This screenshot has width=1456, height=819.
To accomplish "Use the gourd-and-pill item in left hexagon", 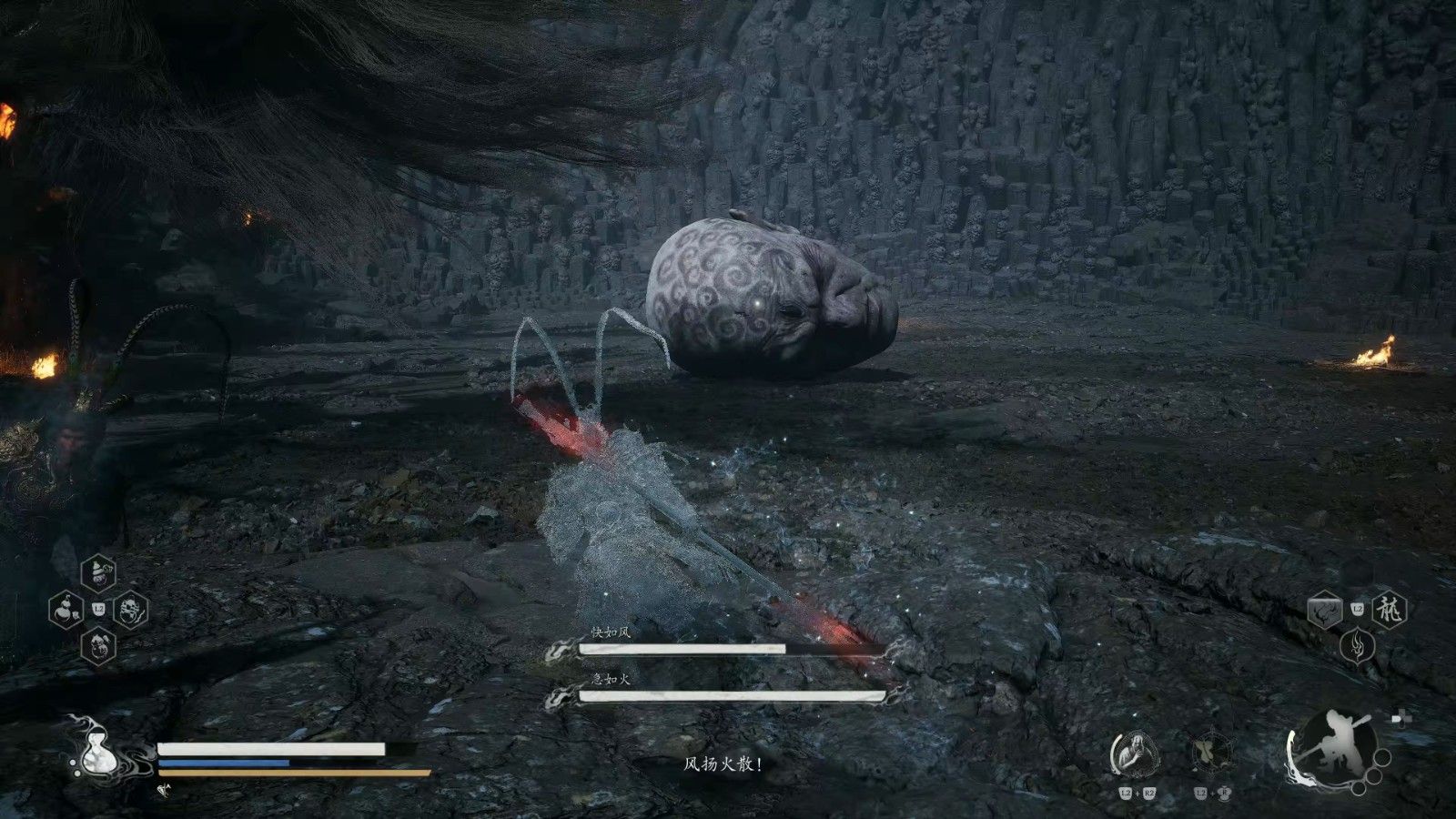I will (66, 608).
